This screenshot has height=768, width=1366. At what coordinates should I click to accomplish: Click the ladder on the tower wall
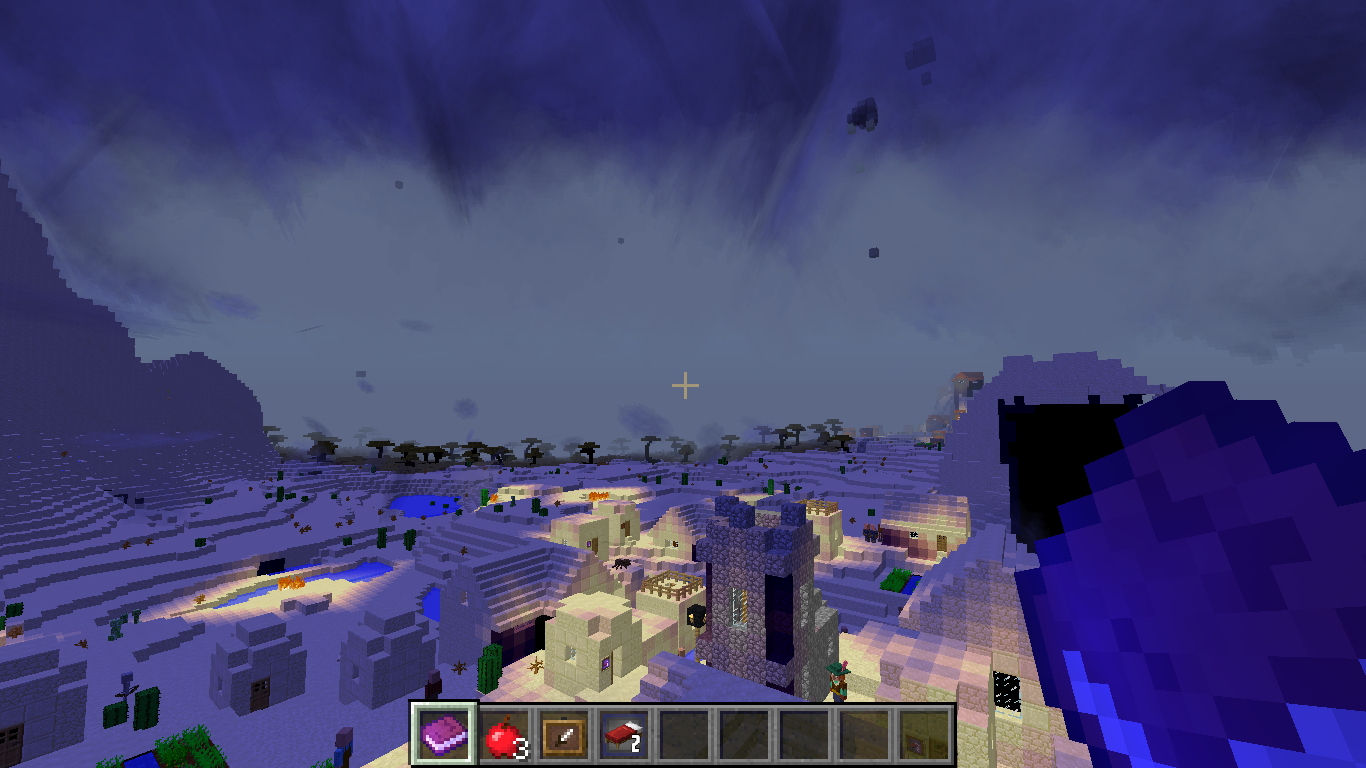(736, 606)
